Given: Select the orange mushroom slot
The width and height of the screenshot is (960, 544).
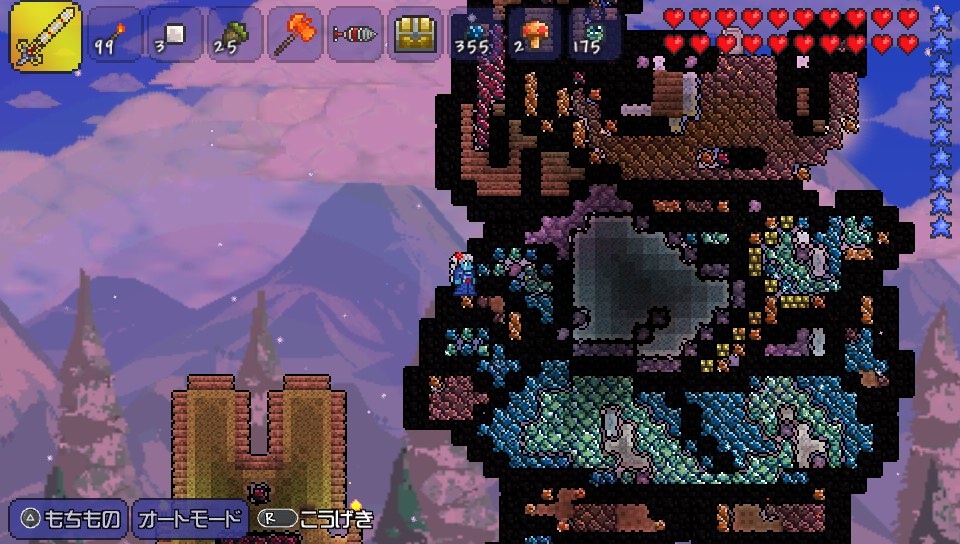Looking at the screenshot, I should pyautogui.click(x=535, y=35).
